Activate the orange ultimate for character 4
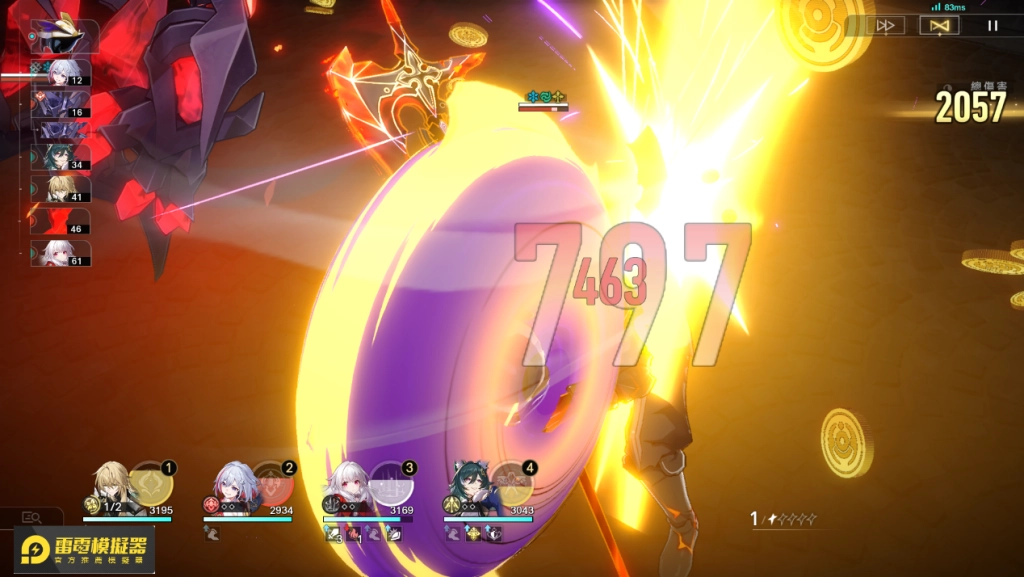Image resolution: width=1024 pixels, height=577 pixels. pyautogui.click(x=512, y=485)
